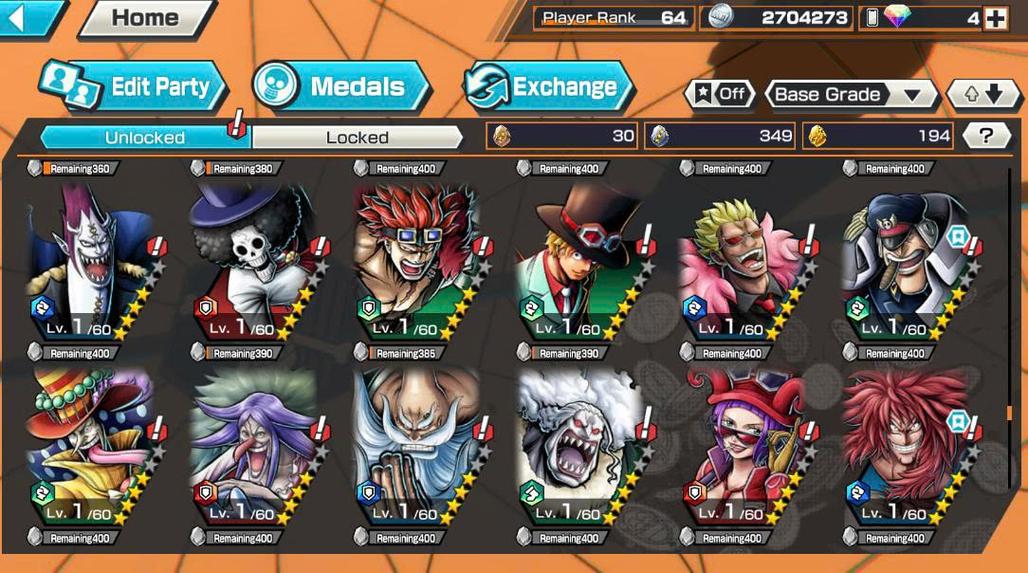Open the question mark help button
This screenshot has height=573, width=1028.
tap(986, 136)
